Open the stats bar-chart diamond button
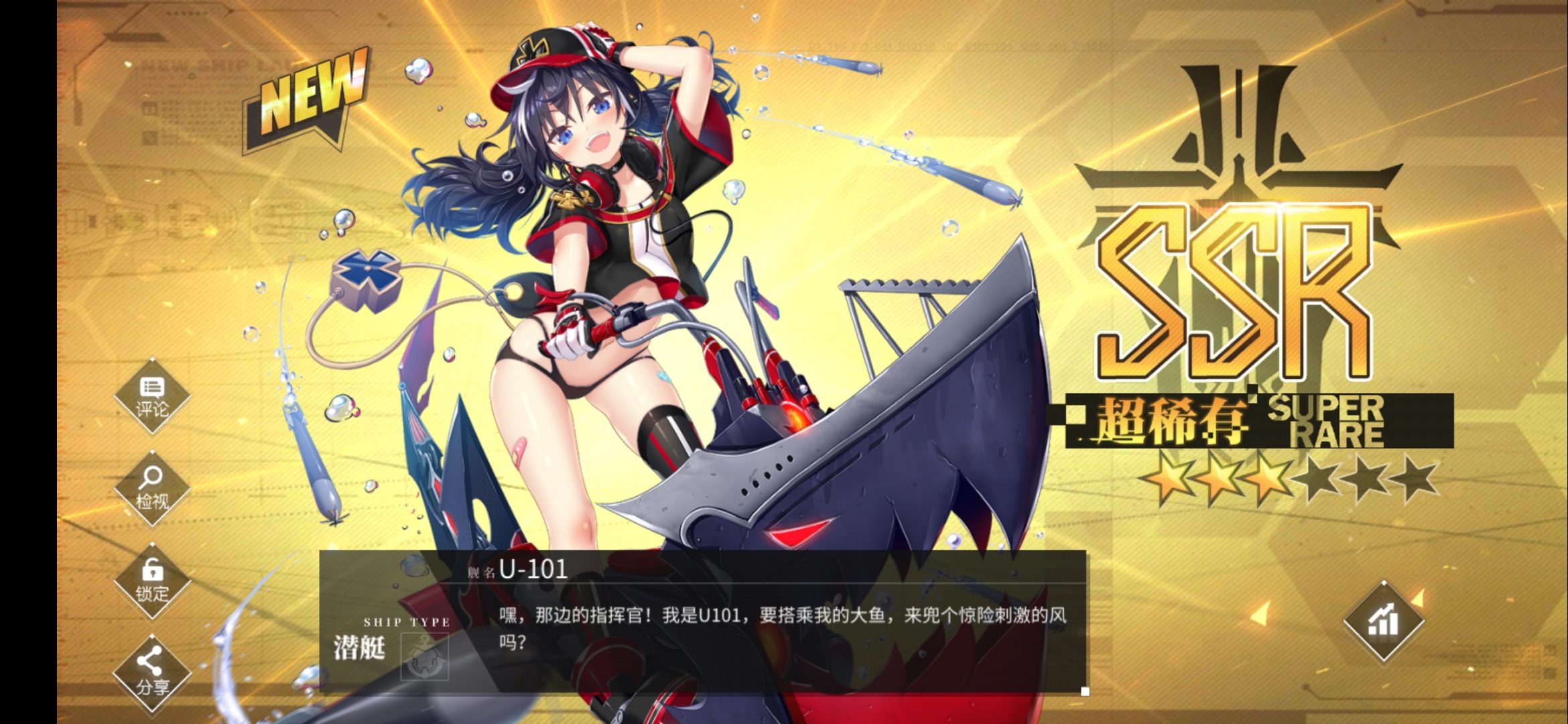The image size is (1568, 724). (1384, 621)
